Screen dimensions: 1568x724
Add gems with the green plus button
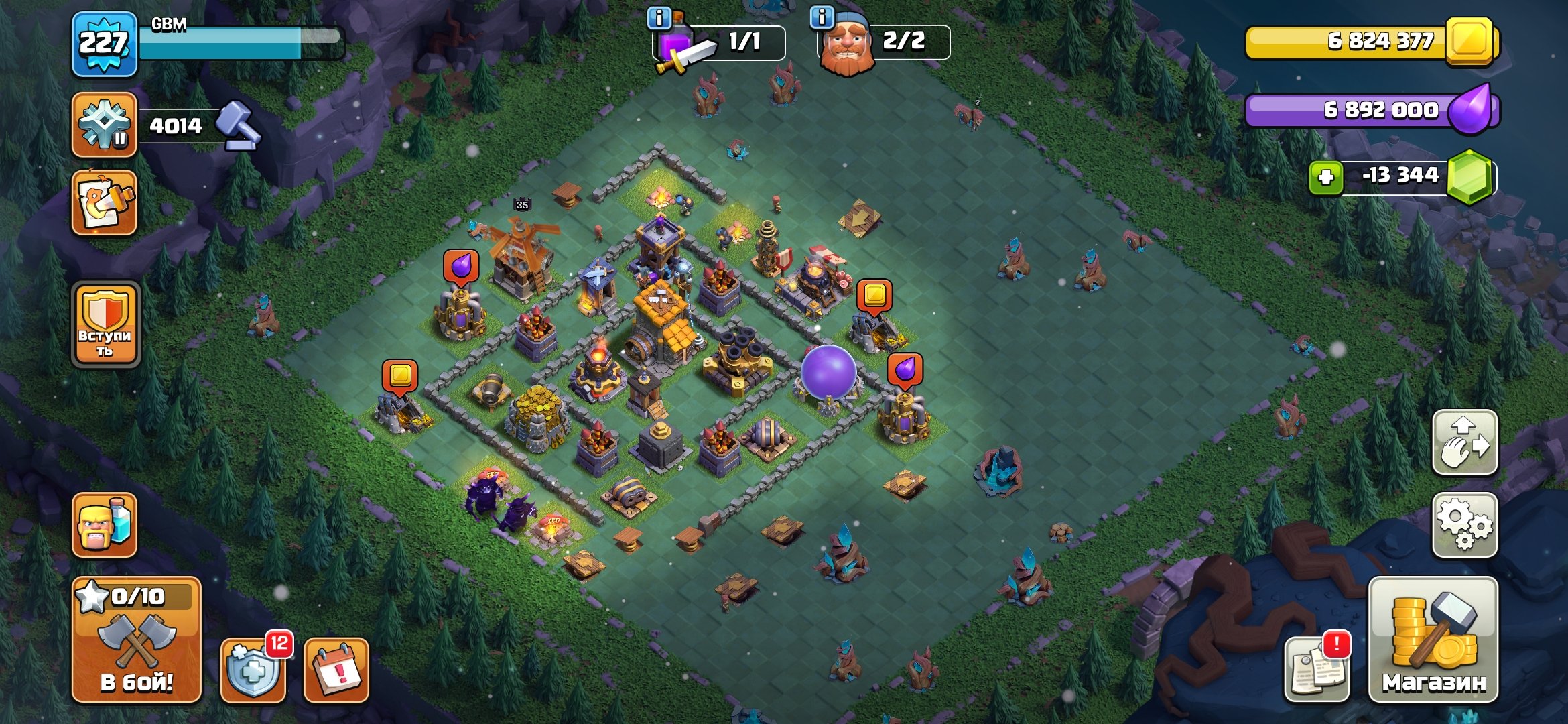tap(1326, 178)
